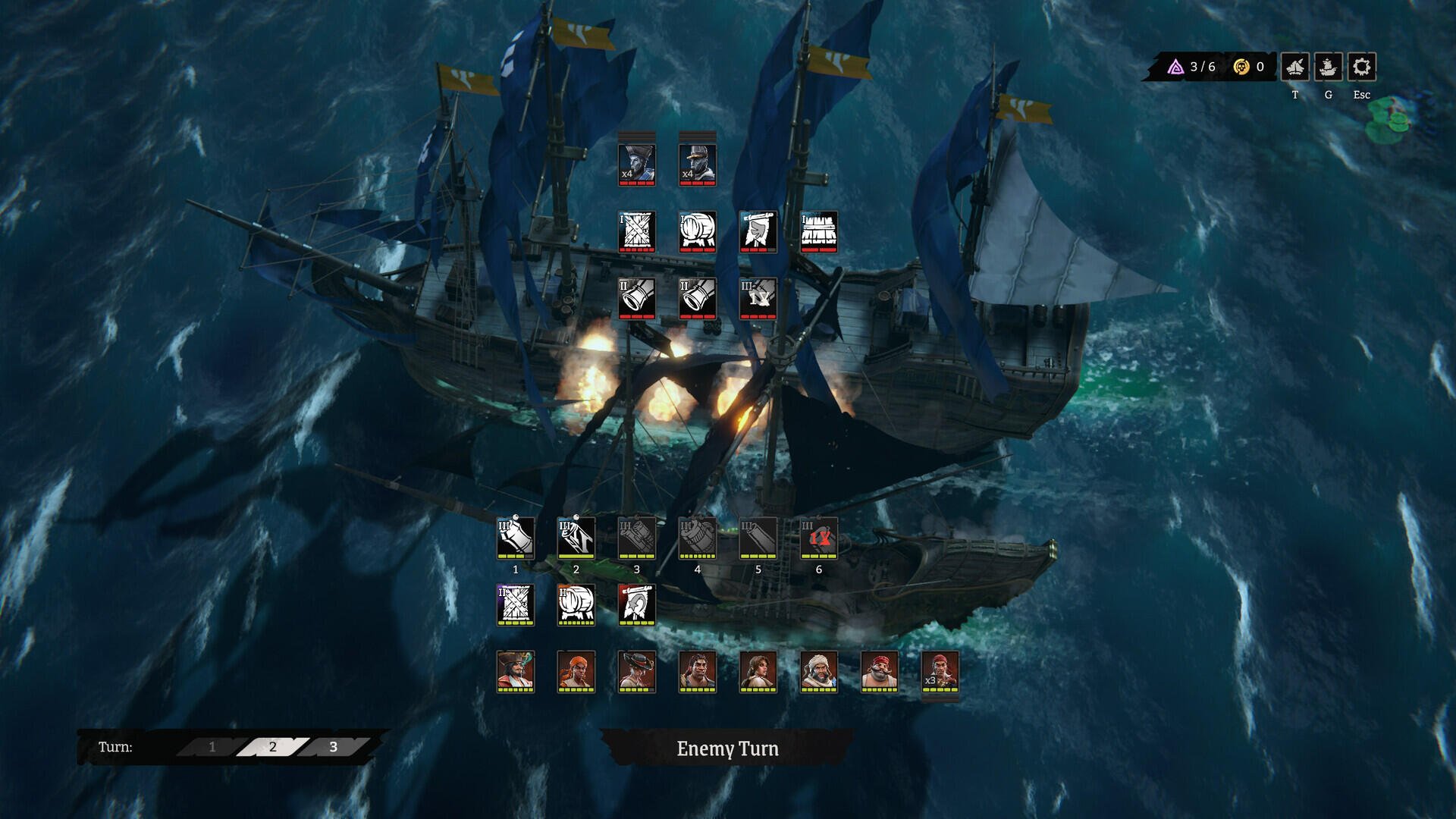Activate the boarding sail ability in slot 2
The width and height of the screenshot is (1456, 819).
tap(575, 540)
